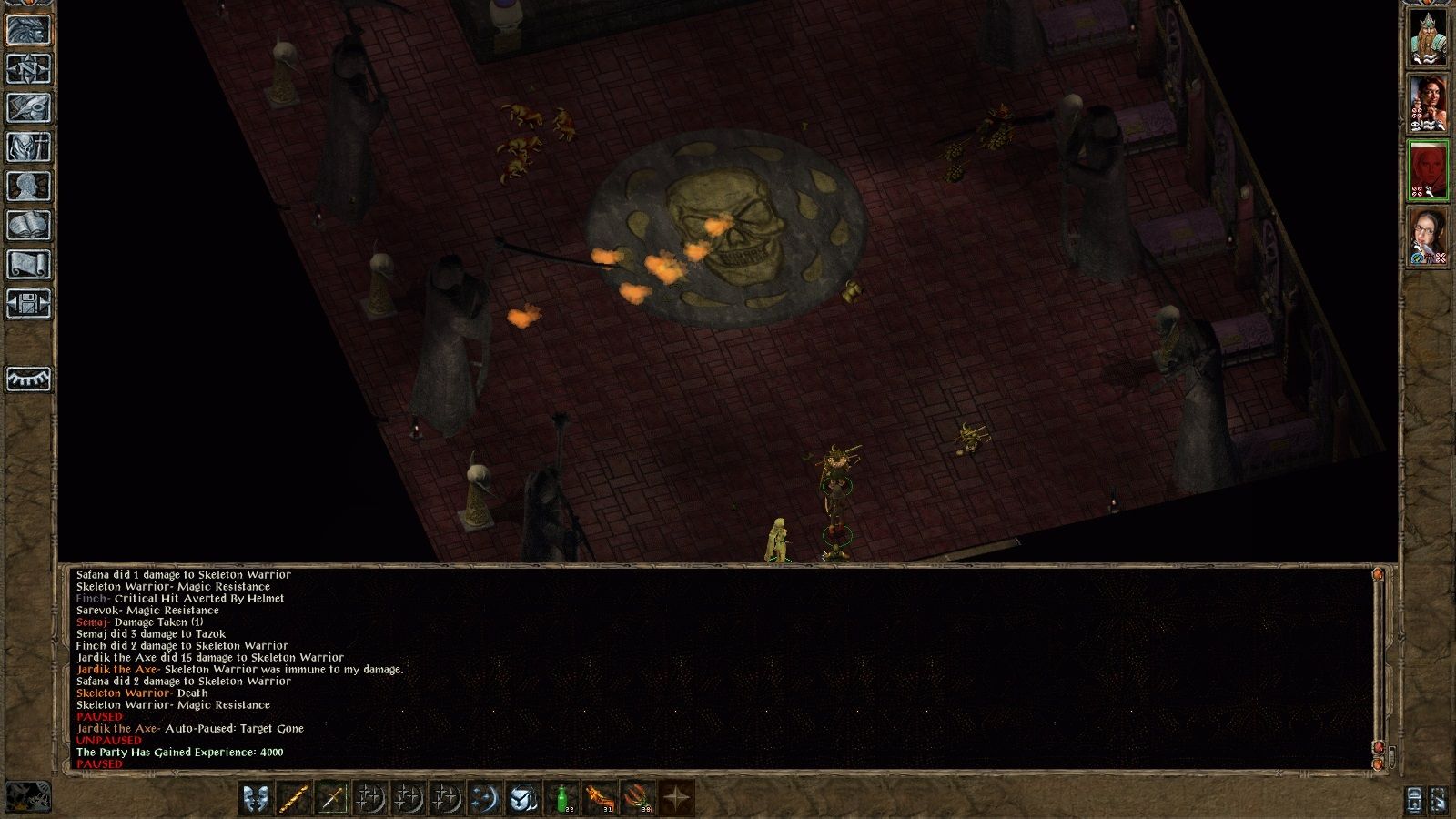Screen dimensions: 1456x819
Task: Open the priest scroll screen
Action: [28, 265]
